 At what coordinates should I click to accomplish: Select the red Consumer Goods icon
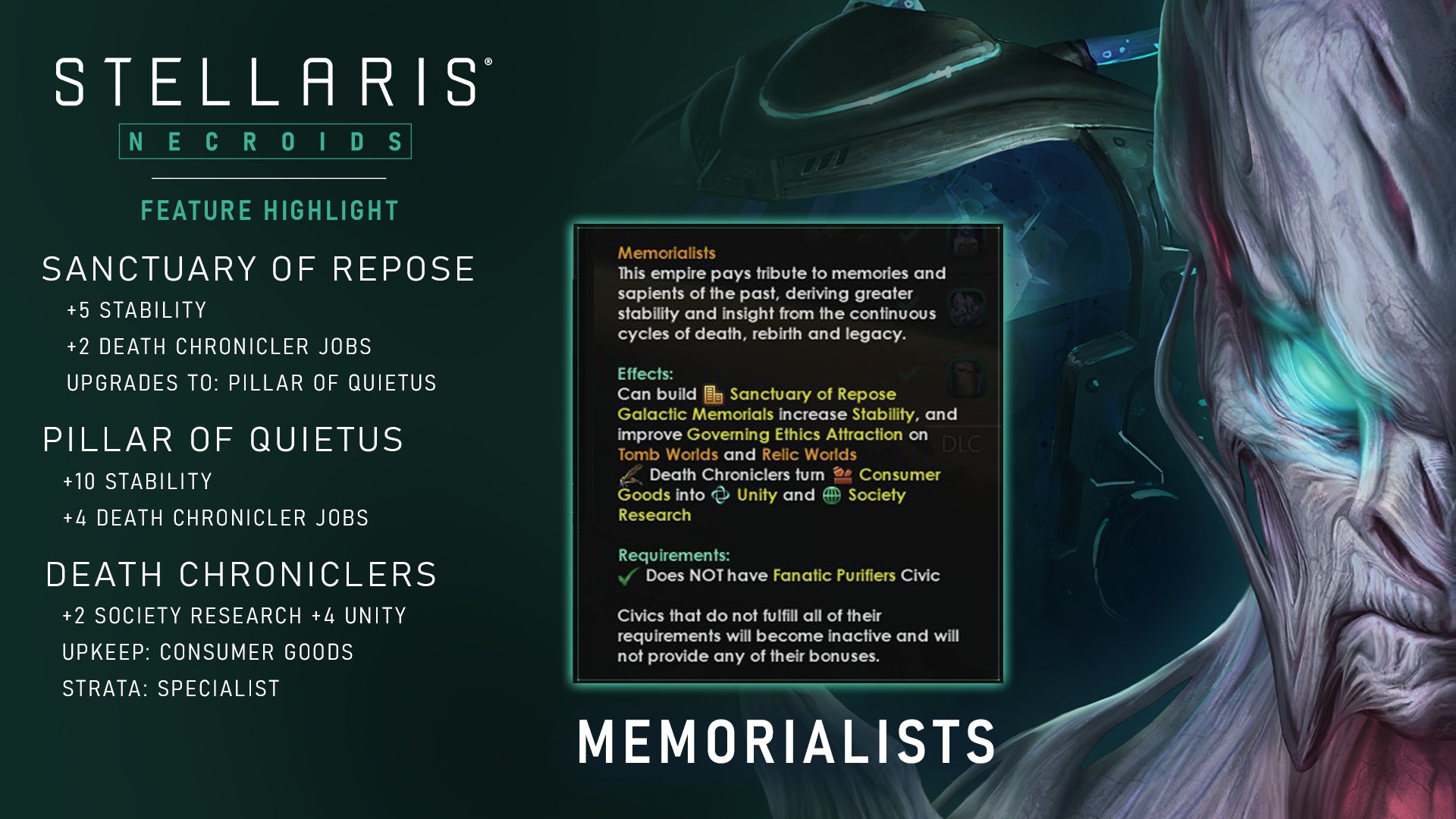coord(843,475)
